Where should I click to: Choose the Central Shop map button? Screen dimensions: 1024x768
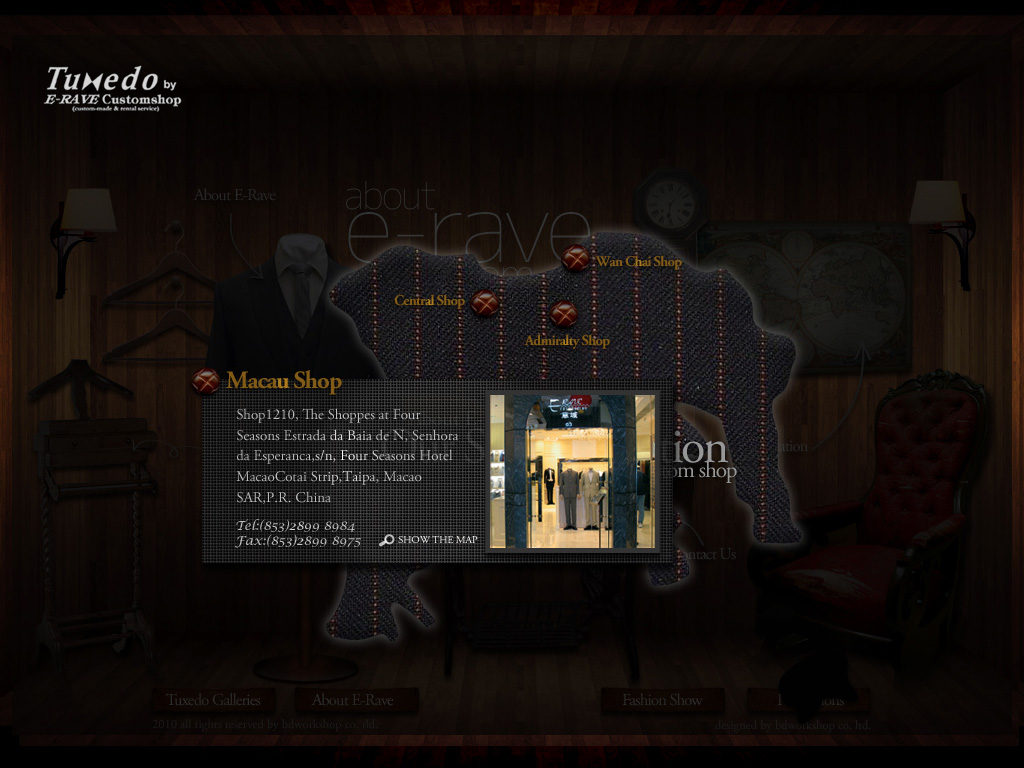[485, 302]
